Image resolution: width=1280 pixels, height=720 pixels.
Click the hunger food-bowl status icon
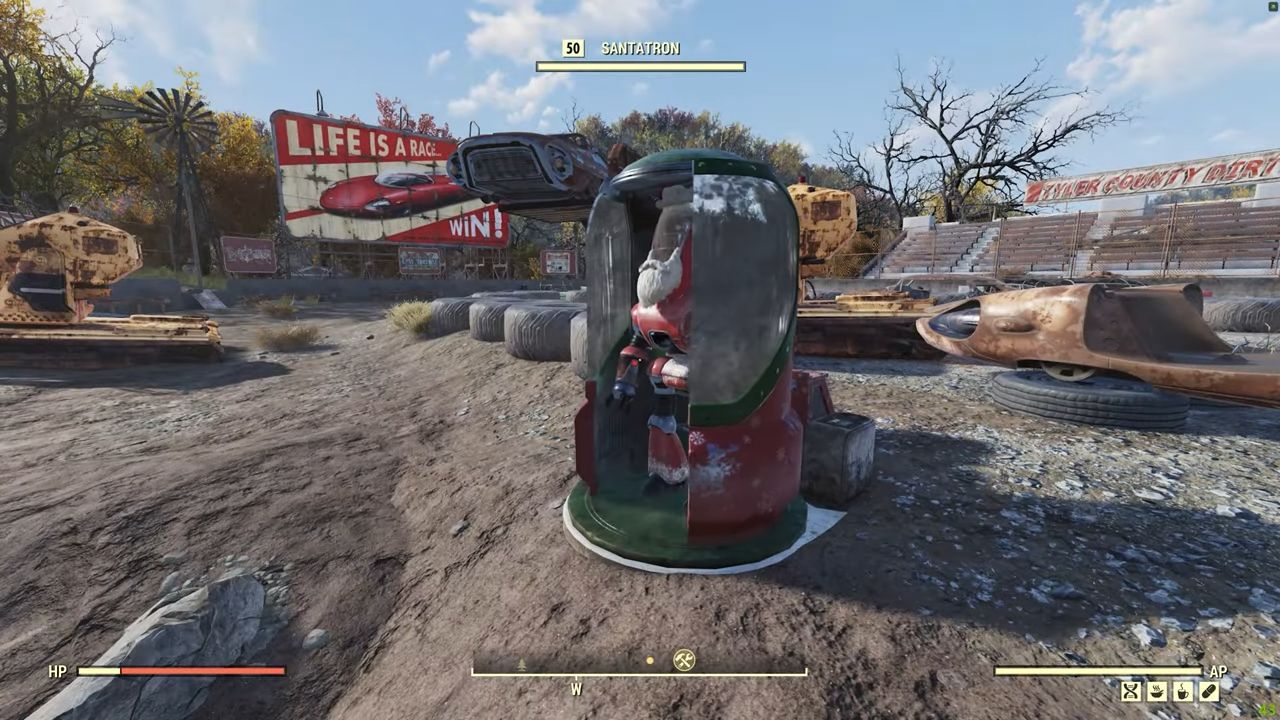(1157, 690)
